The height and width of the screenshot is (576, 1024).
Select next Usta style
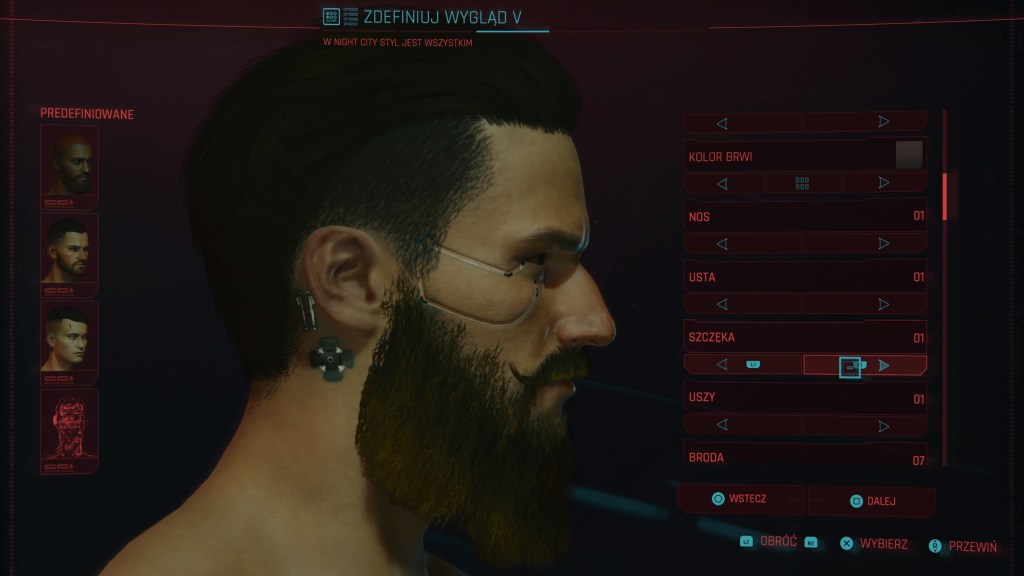pos(883,304)
